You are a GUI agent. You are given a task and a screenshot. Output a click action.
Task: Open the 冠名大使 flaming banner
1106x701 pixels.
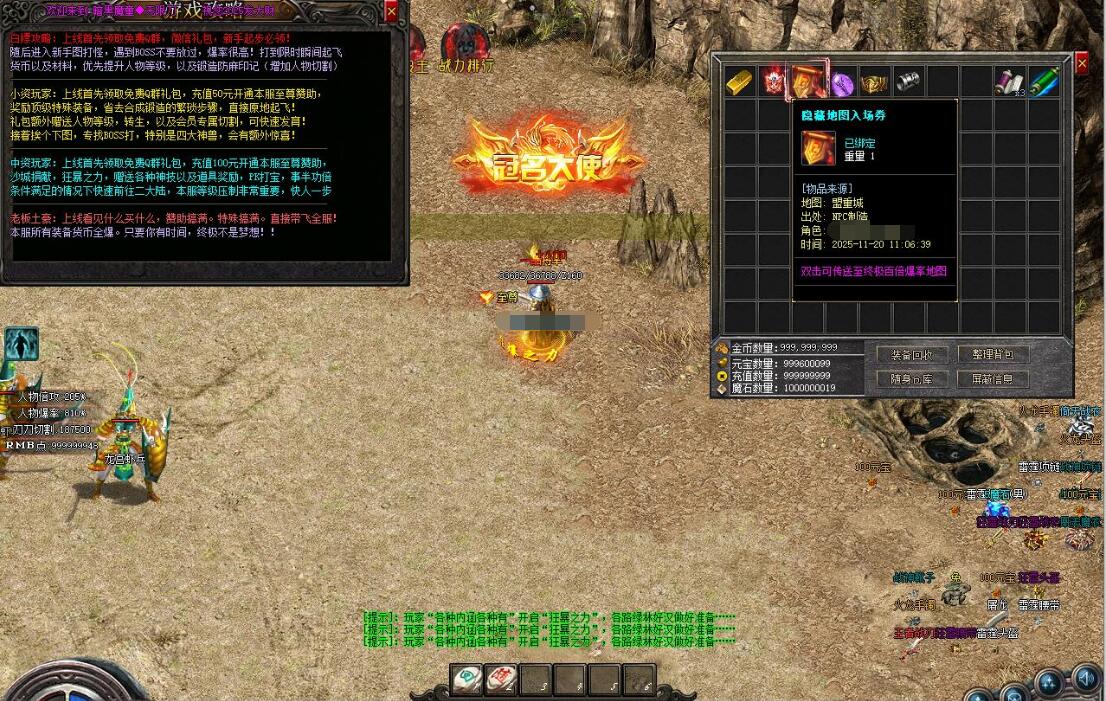coord(545,158)
